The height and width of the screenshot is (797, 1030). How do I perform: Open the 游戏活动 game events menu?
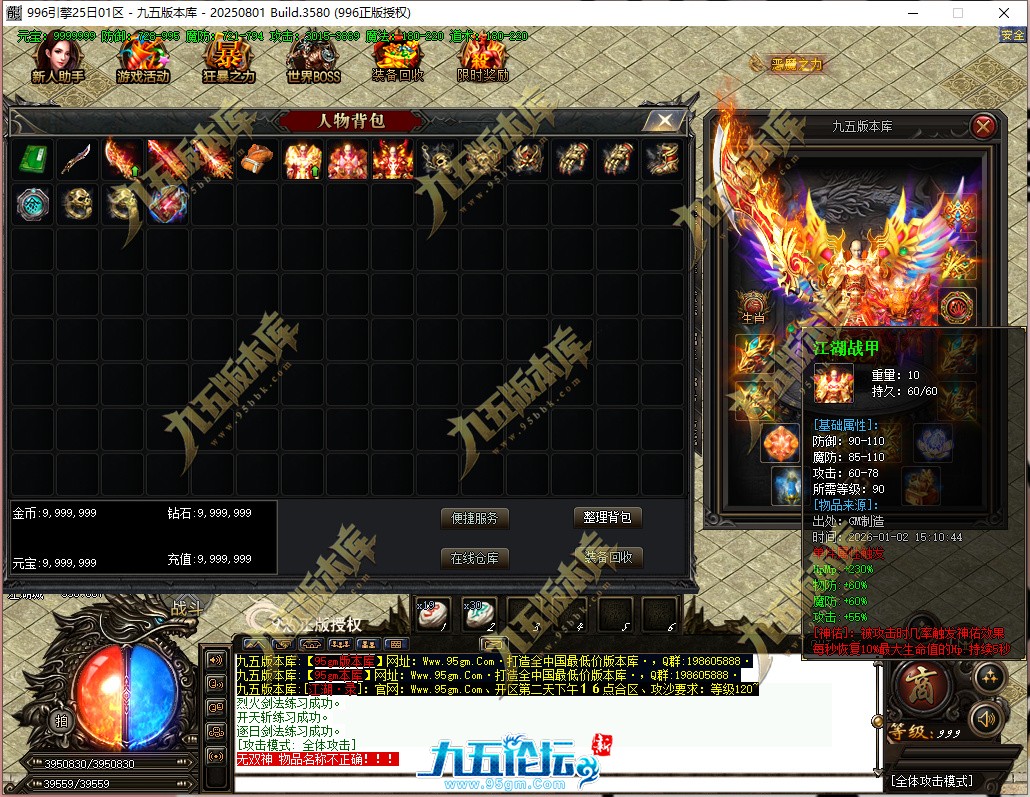pos(143,61)
